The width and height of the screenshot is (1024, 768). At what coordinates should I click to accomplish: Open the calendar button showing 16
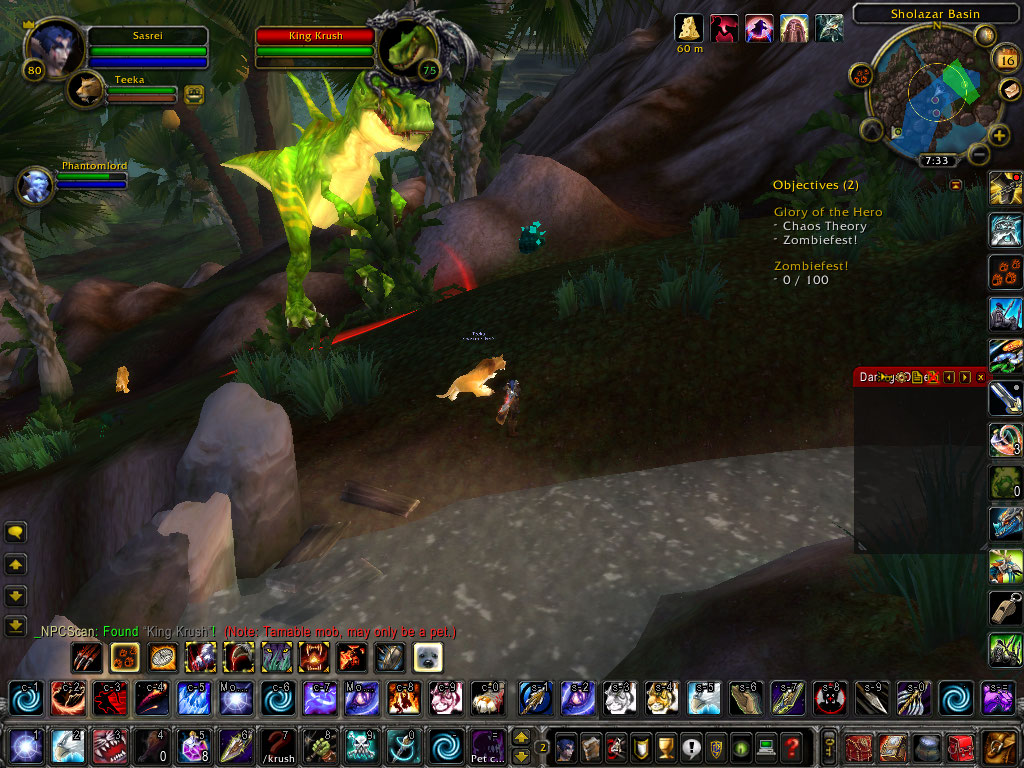[1005, 60]
